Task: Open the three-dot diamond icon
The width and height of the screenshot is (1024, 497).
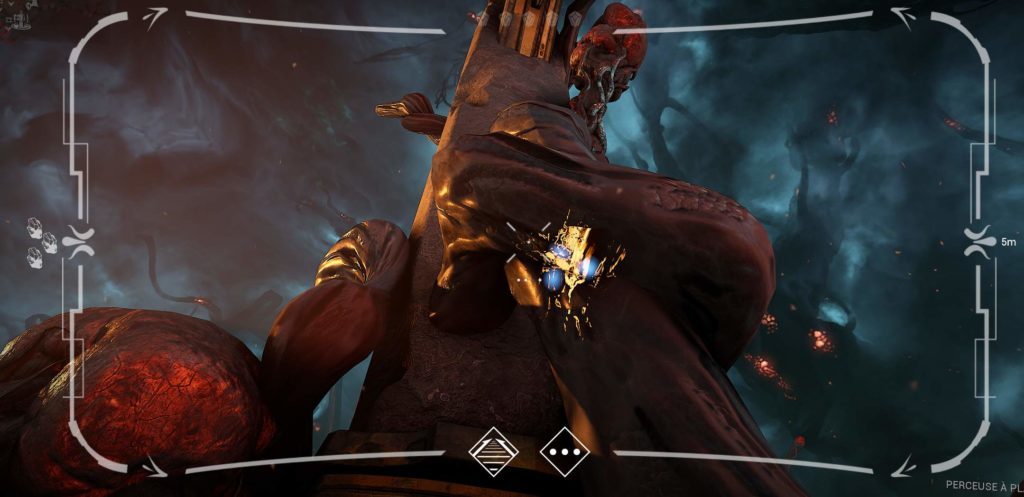Action: tap(565, 451)
